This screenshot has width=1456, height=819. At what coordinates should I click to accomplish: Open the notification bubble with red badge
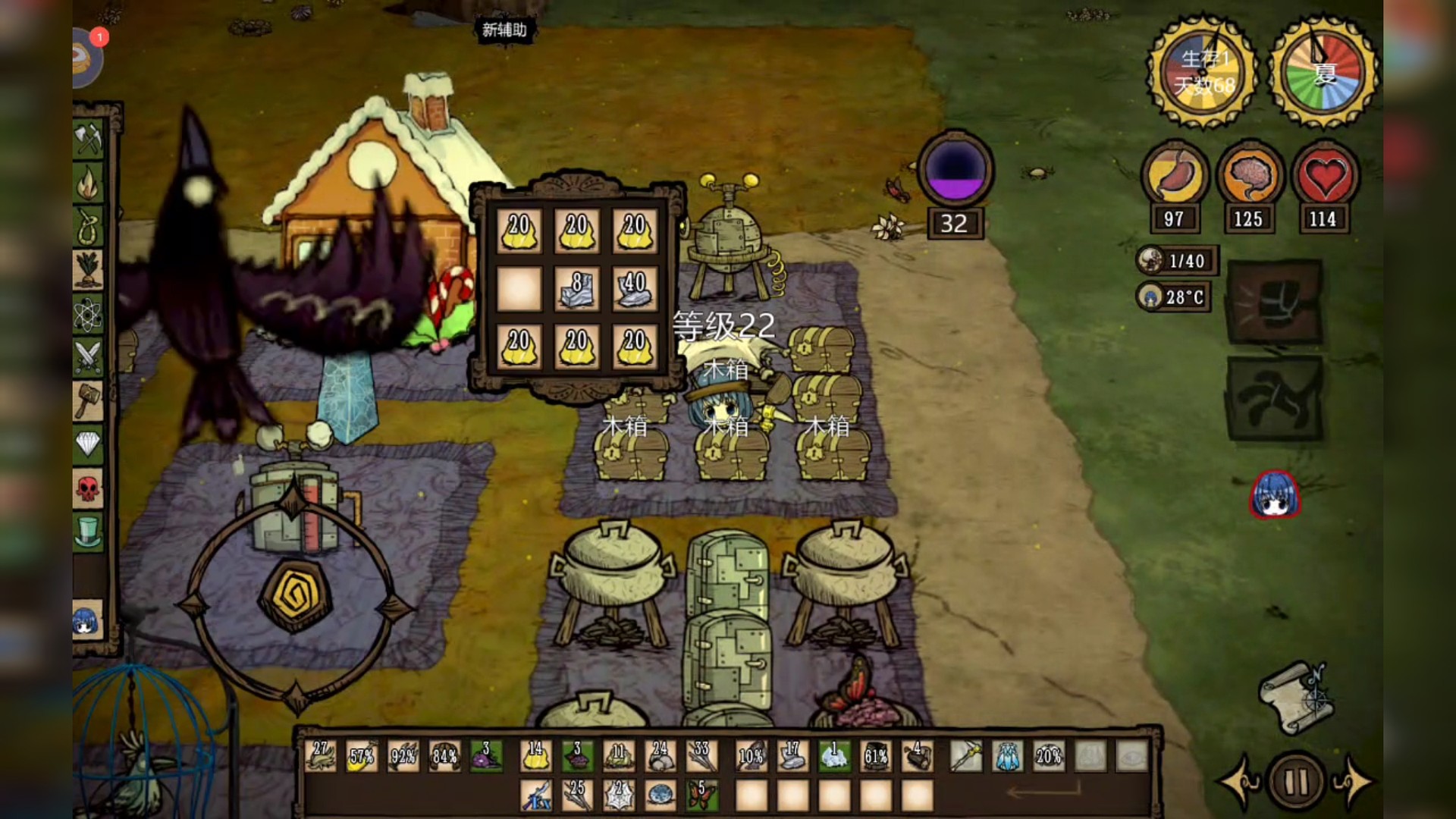[x=88, y=57]
